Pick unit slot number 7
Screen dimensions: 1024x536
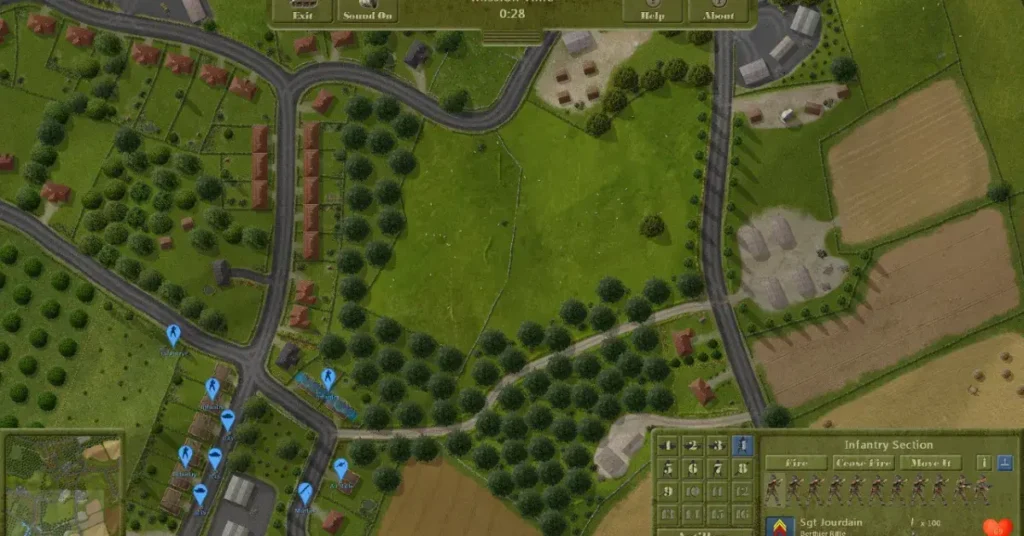717,469
